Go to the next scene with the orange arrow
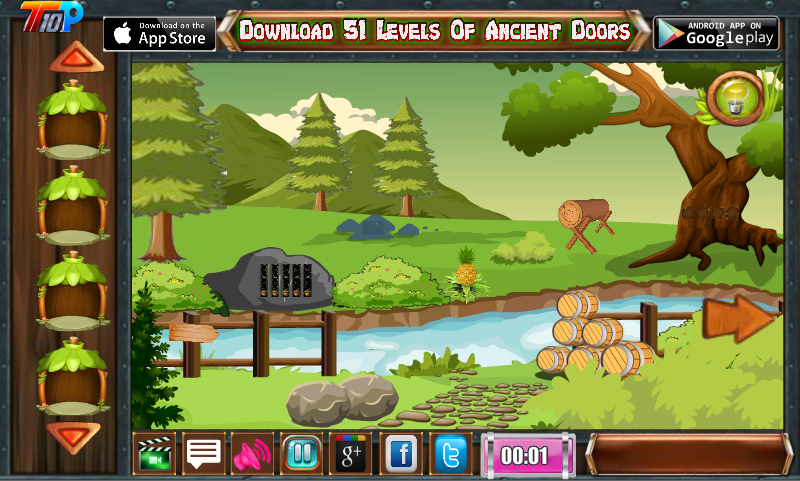The height and width of the screenshot is (481, 800). coord(740,318)
